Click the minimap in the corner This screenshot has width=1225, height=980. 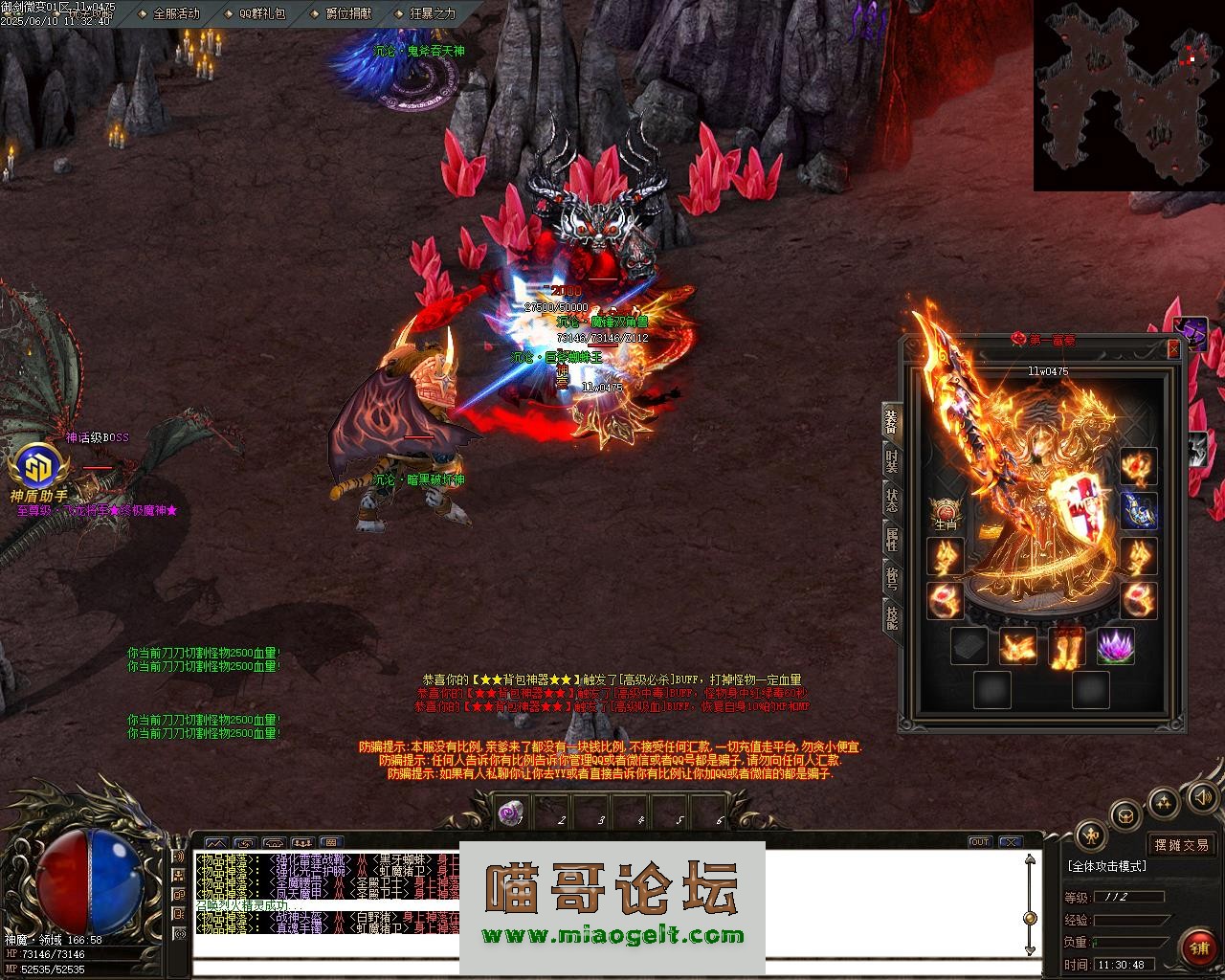click(x=1127, y=94)
